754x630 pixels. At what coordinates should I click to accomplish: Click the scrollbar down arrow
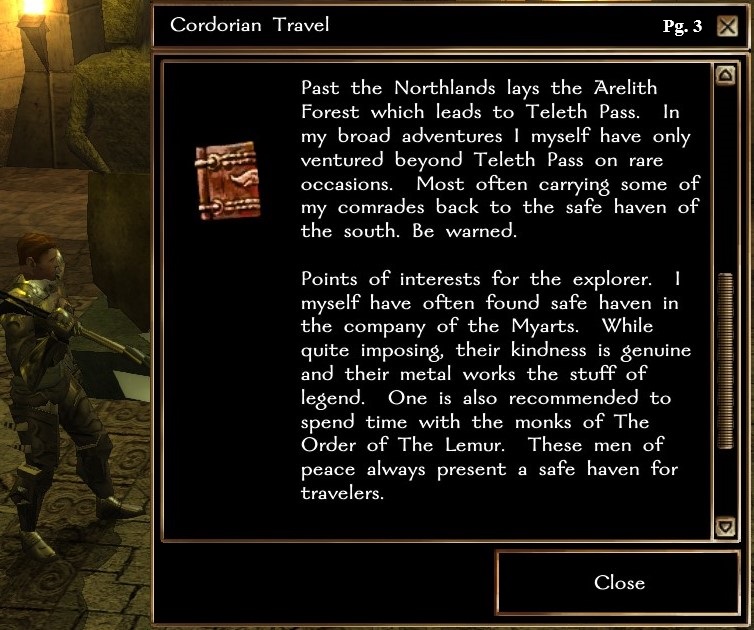[725, 526]
